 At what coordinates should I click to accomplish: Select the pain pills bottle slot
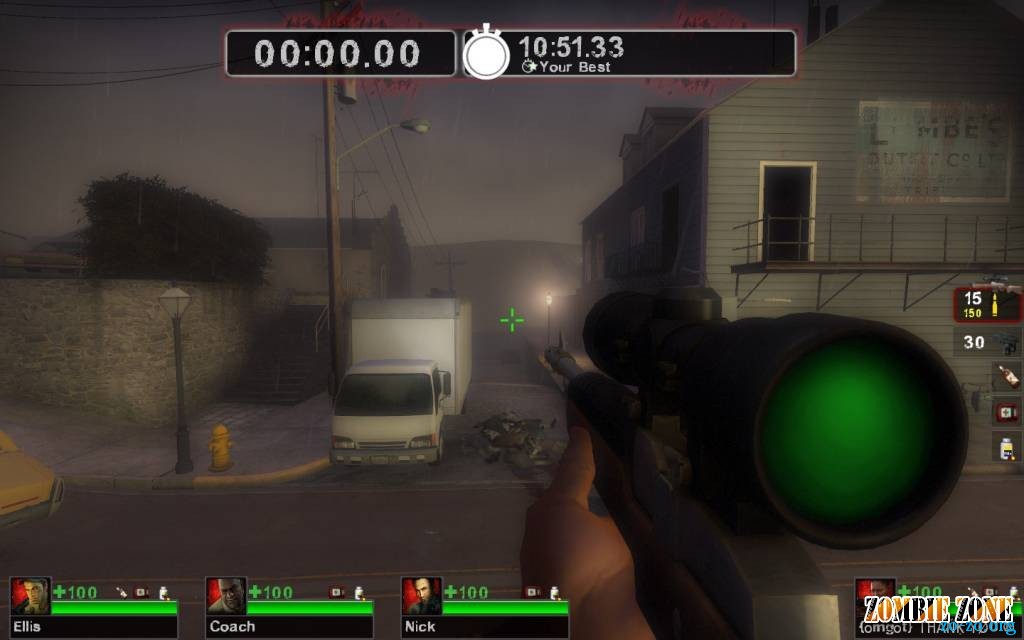1006,446
